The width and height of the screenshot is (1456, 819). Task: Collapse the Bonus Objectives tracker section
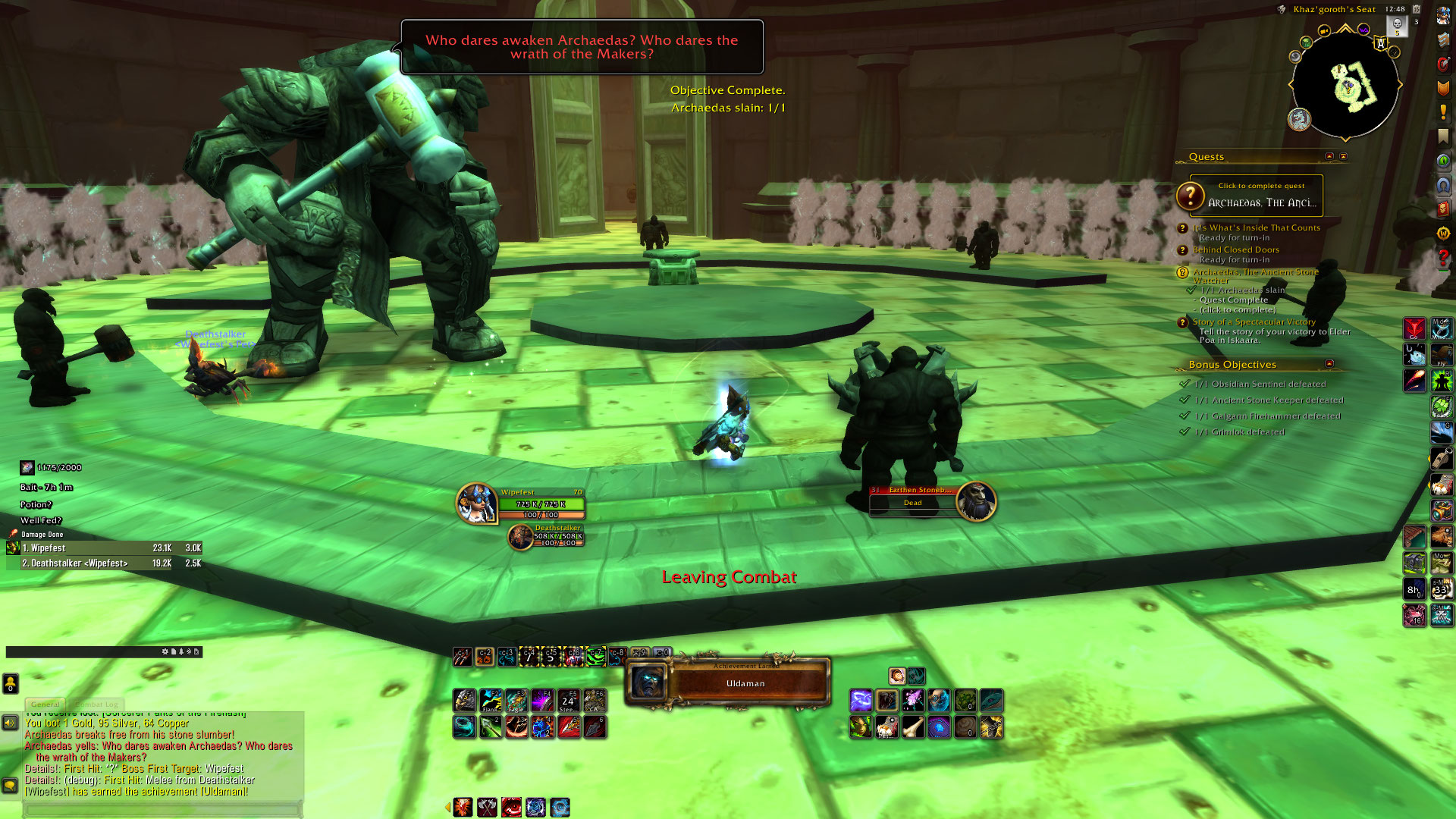click(x=1329, y=364)
